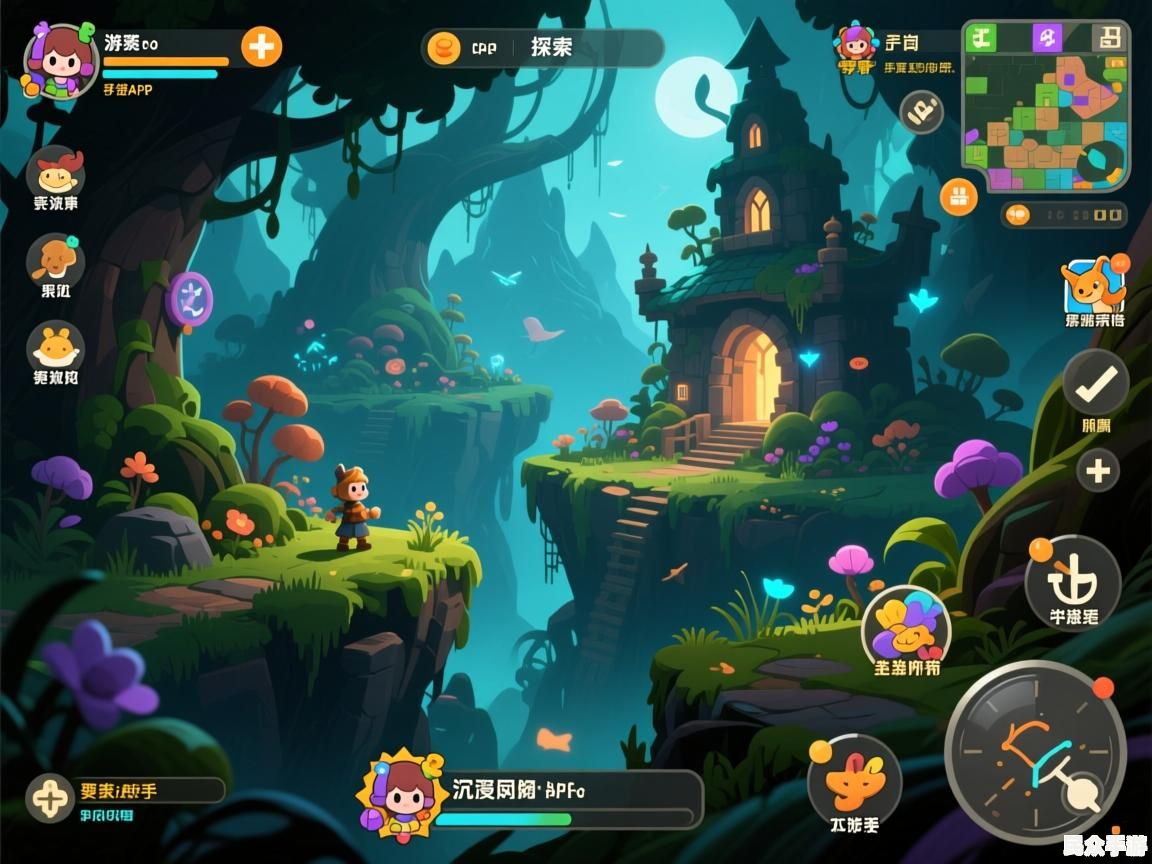Click the orange gift box button

958,196
